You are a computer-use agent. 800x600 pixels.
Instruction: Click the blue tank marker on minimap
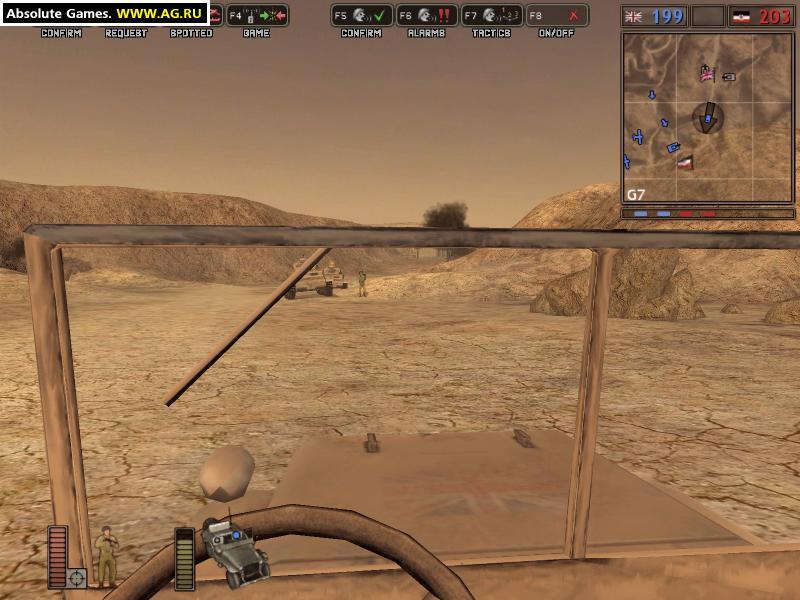pyautogui.click(x=674, y=147)
